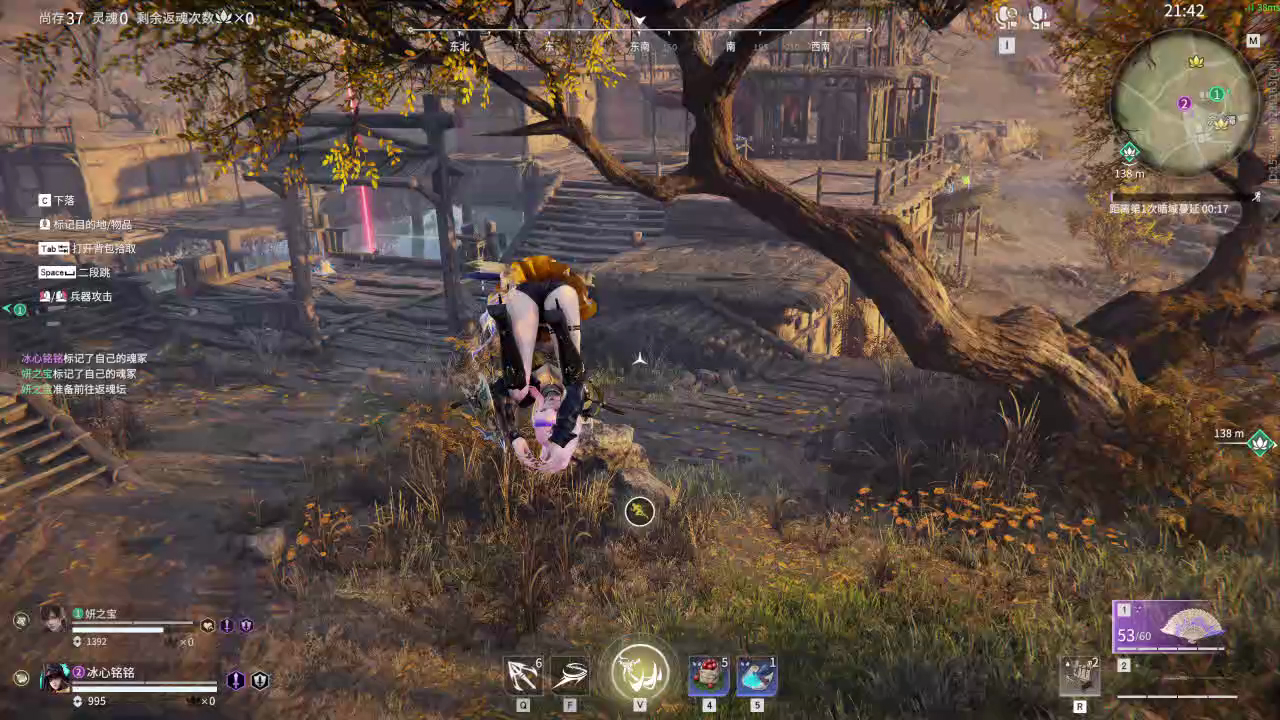Use the red fruit consumable in slot 4
Viewport: 1280px width, 720px height.
706,677
